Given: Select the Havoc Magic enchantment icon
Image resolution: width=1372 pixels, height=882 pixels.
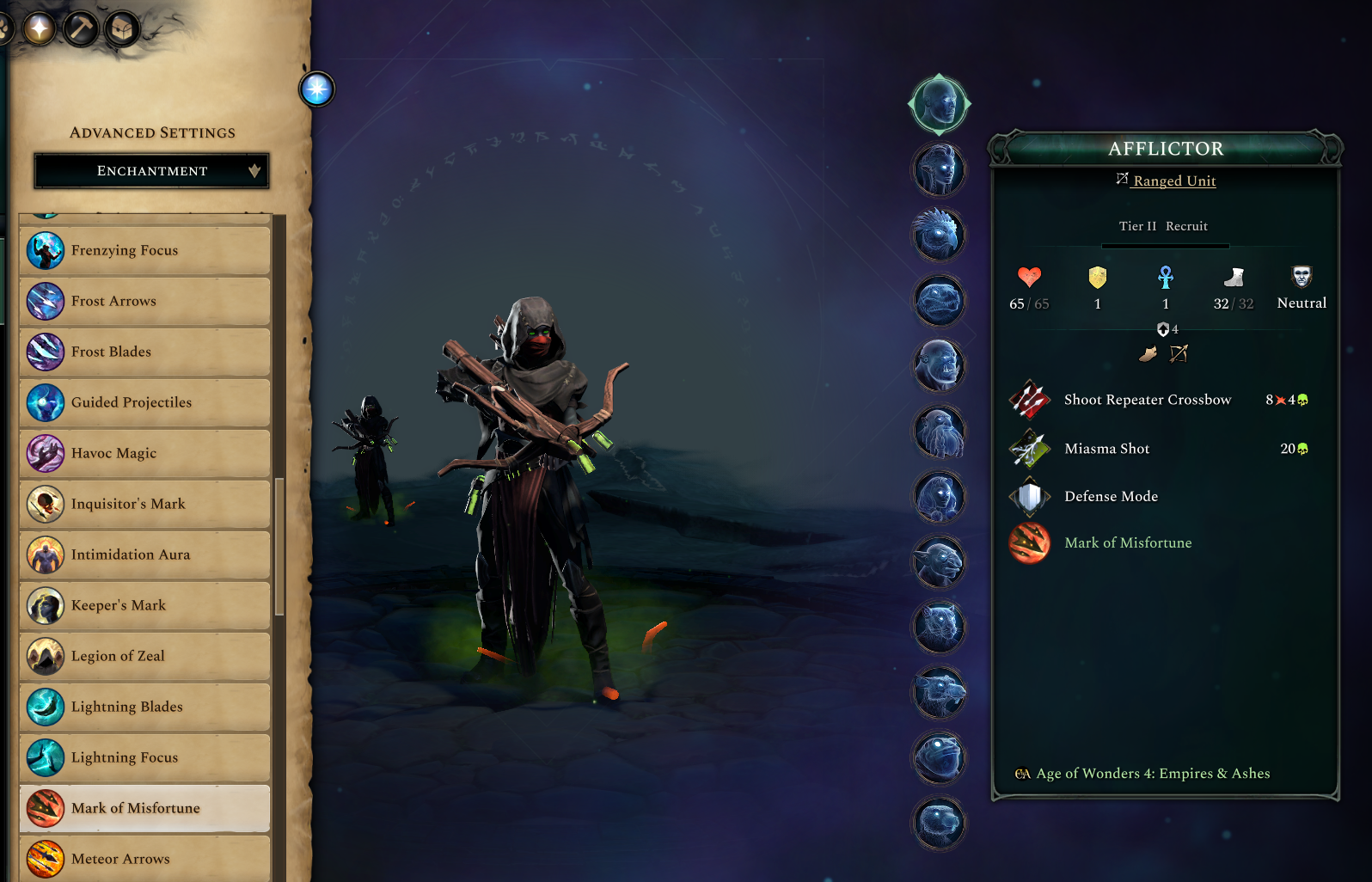Looking at the screenshot, I should click(x=45, y=453).
